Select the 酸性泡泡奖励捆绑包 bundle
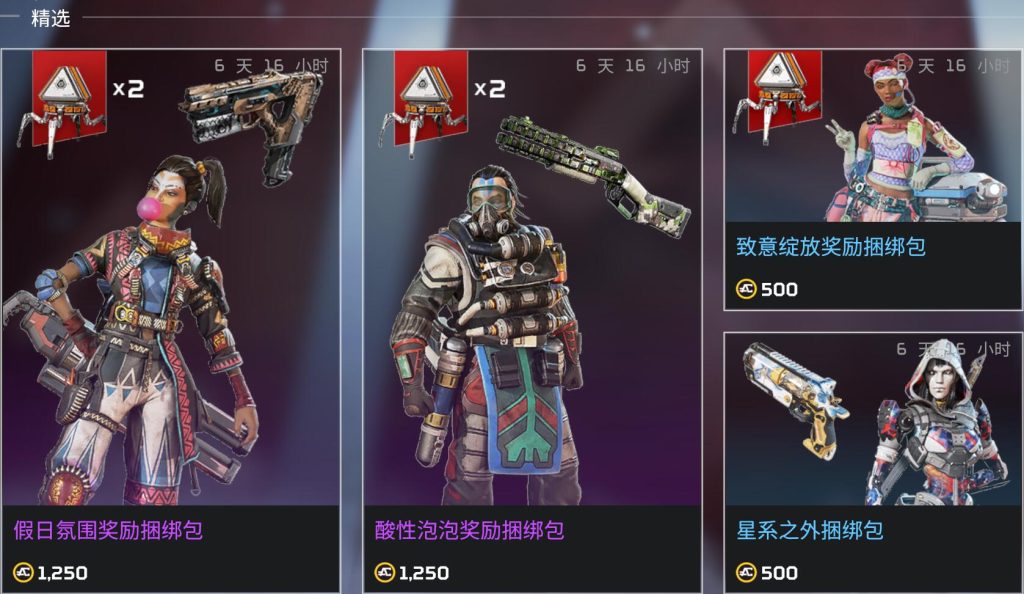The width and height of the screenshot is (1024, 594). (532, 320)
